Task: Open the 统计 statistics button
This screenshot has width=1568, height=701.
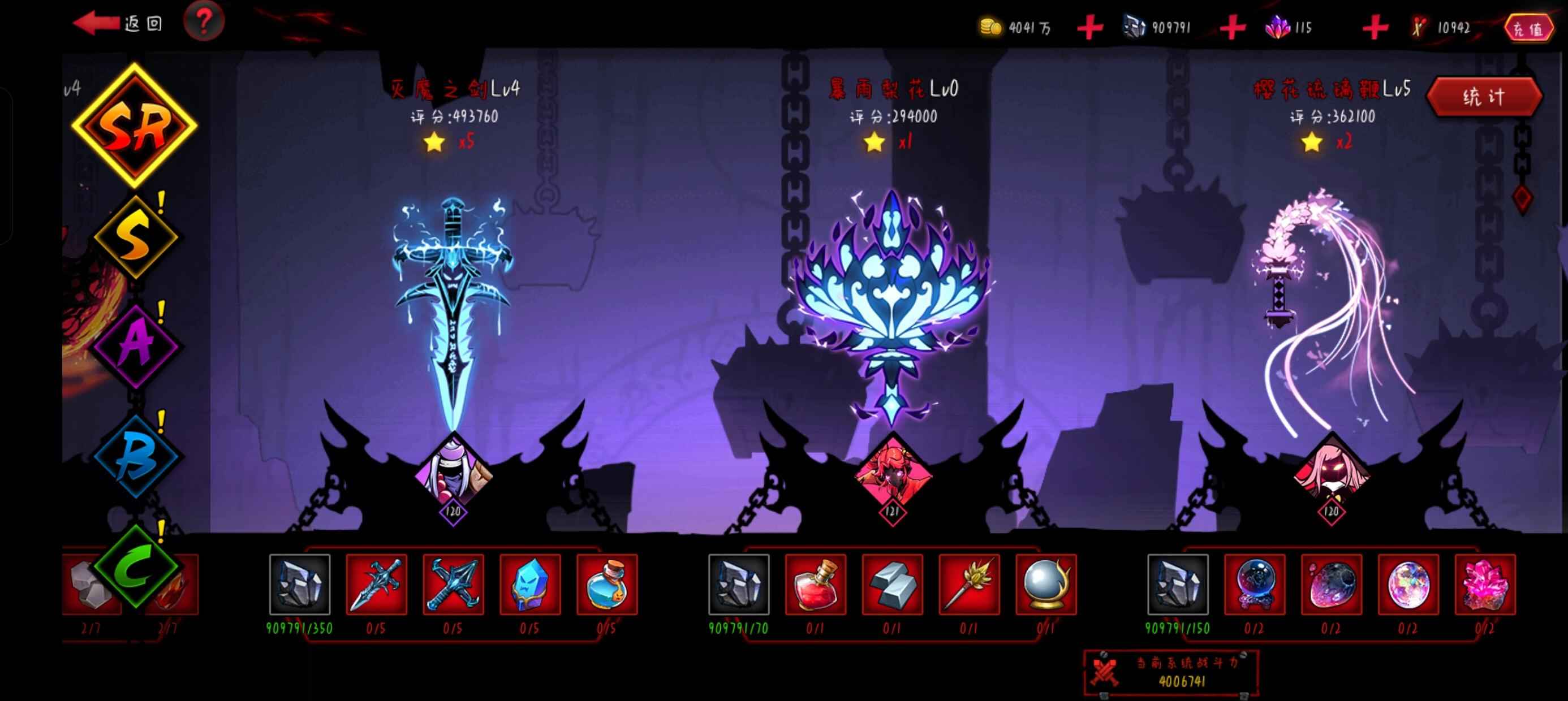Action: [x=1483, y=97]
